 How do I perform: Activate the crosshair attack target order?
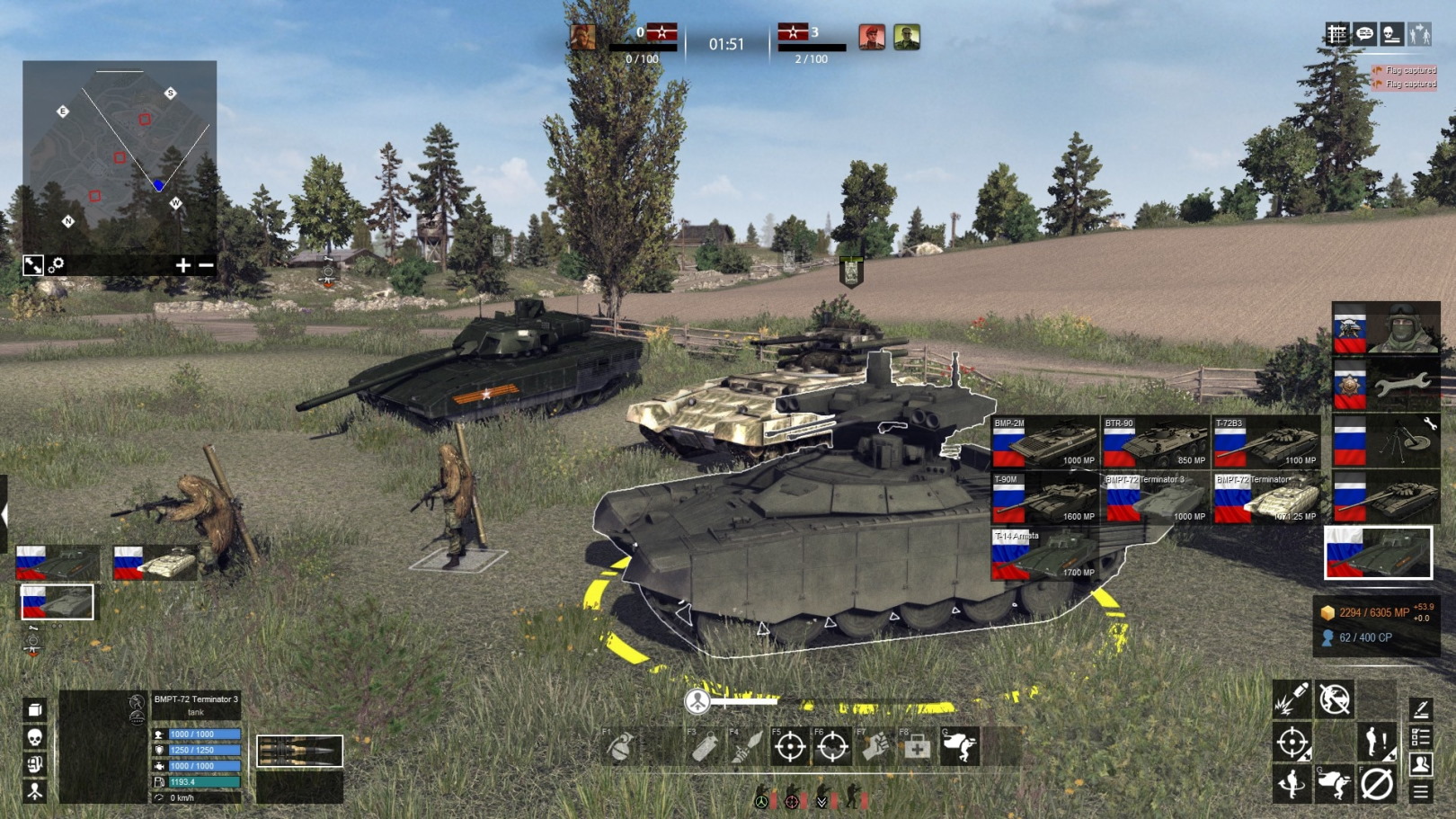point(1292,743)
